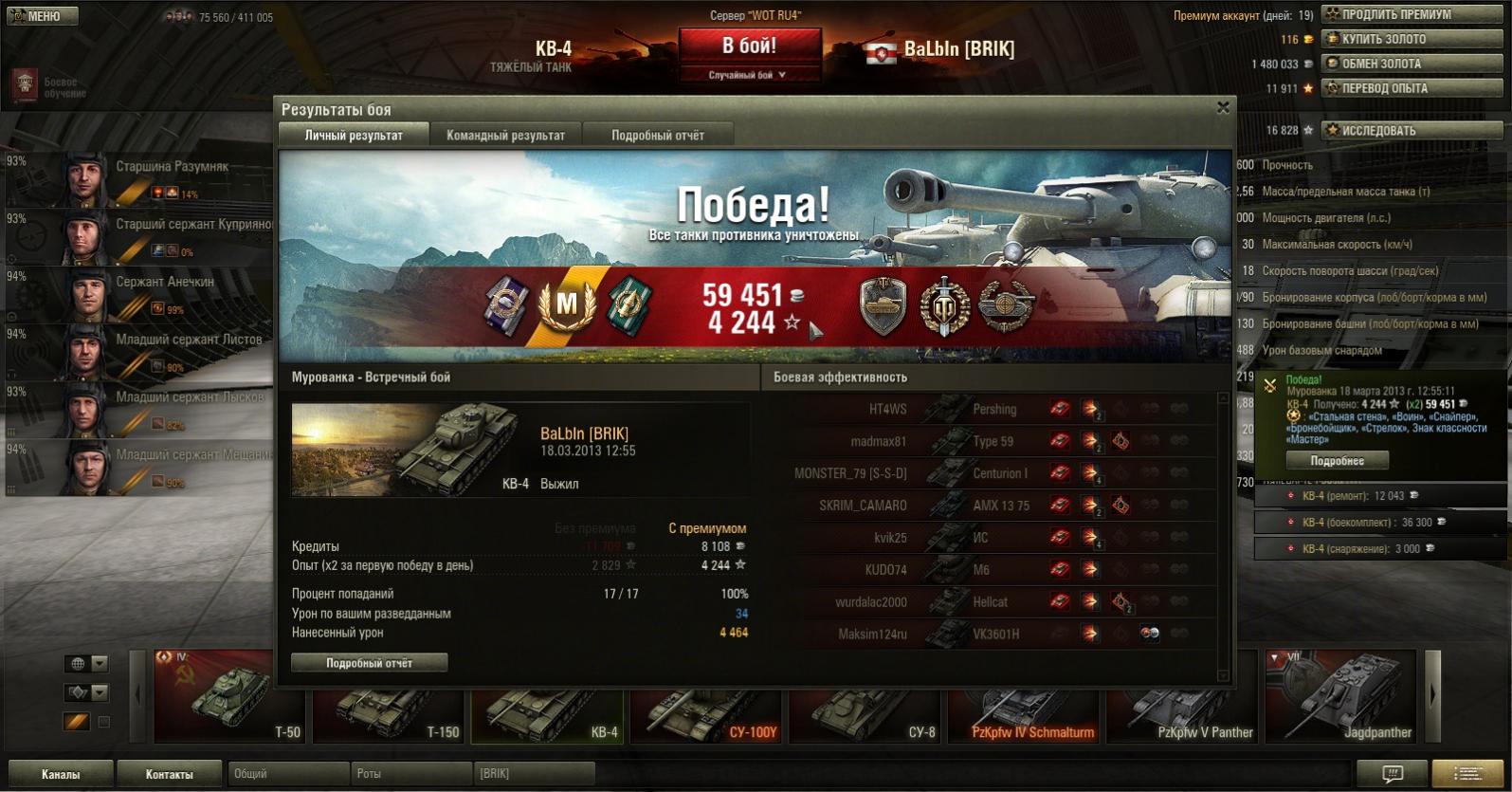Open Перевод опыта

coord(1412,88)
